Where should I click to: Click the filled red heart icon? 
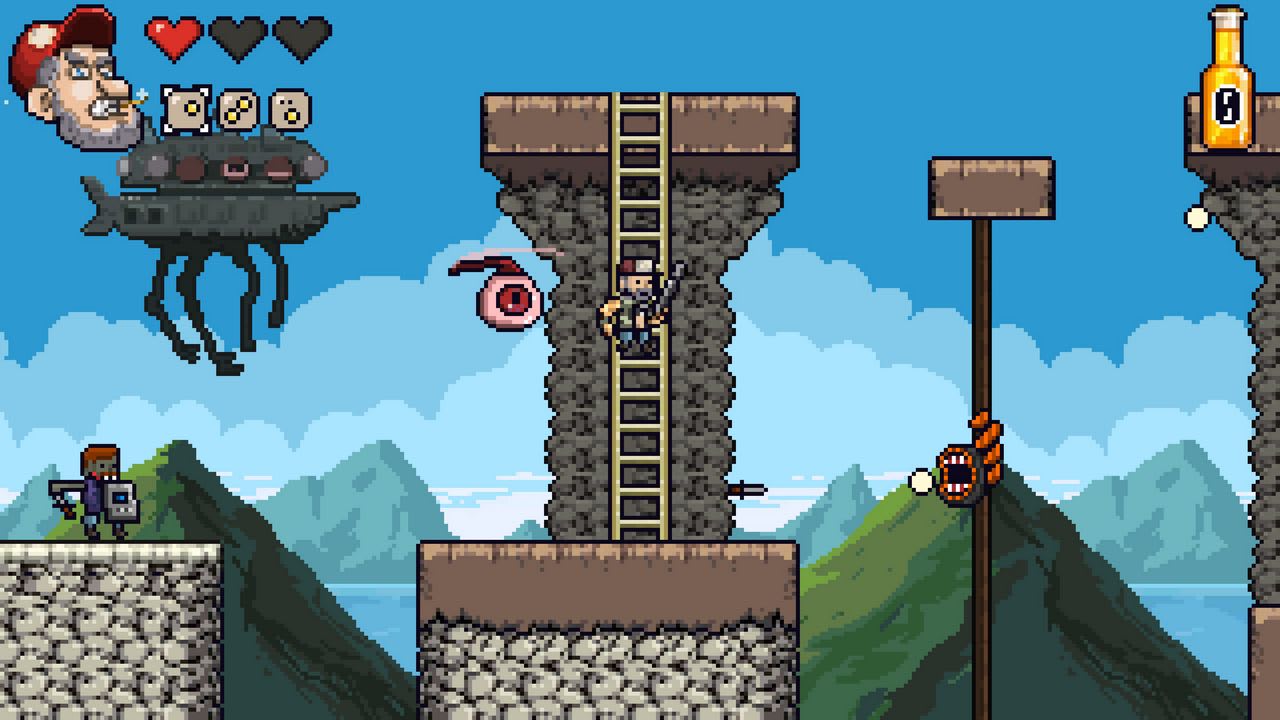coord(172,36)
